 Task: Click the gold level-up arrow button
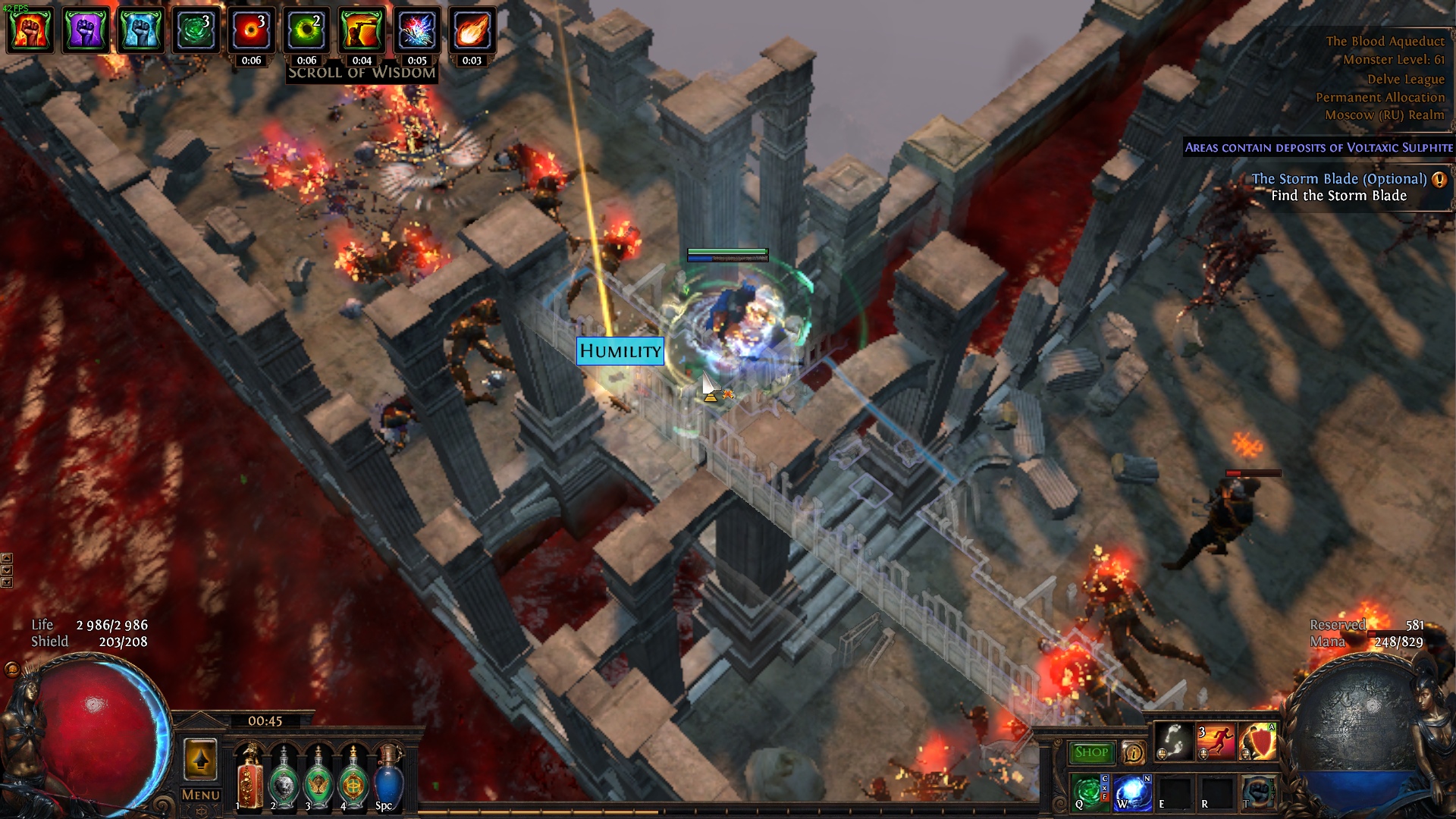[x=200, y=759]
